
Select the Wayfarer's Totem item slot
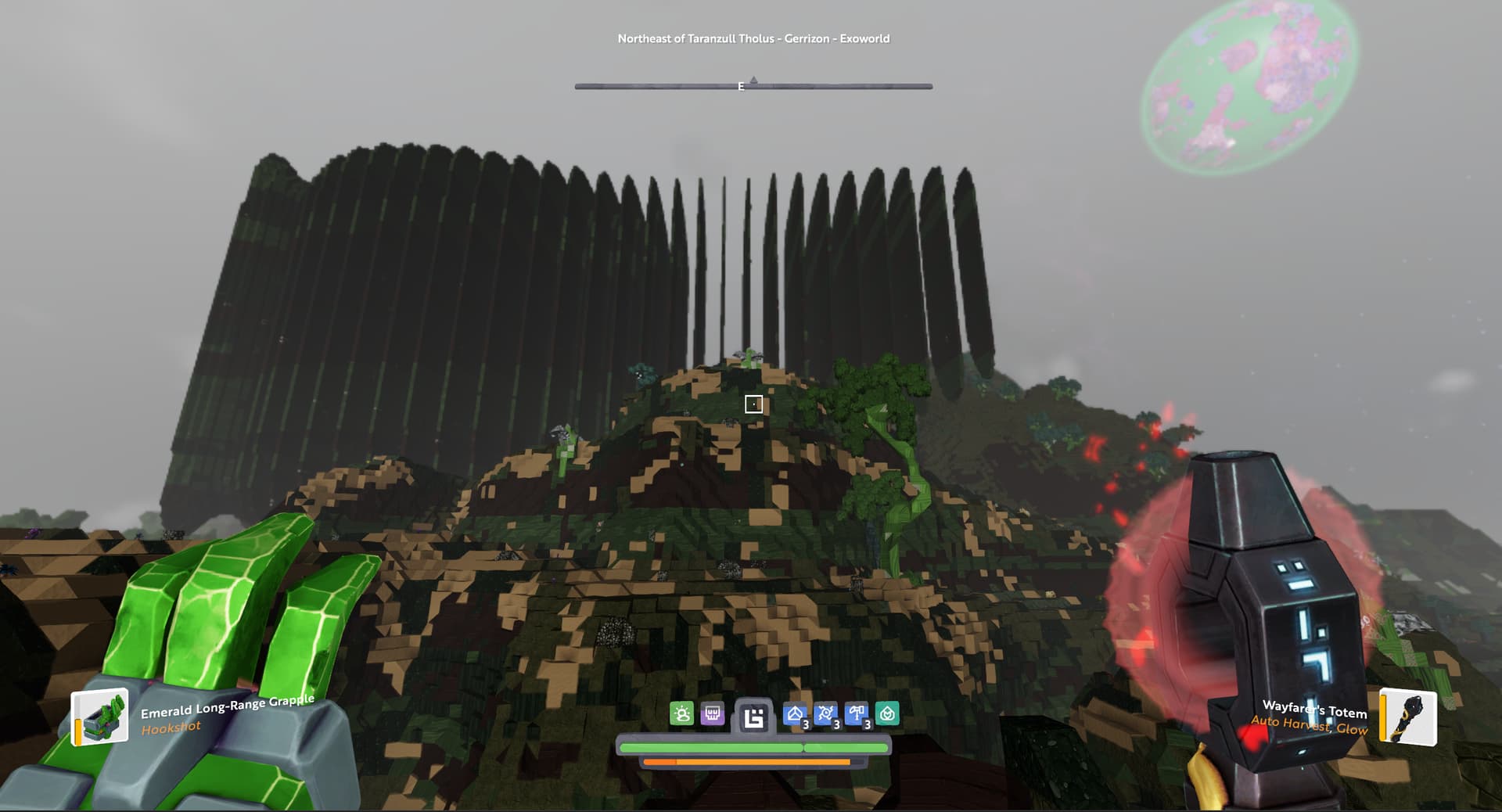click(1407, 716)
